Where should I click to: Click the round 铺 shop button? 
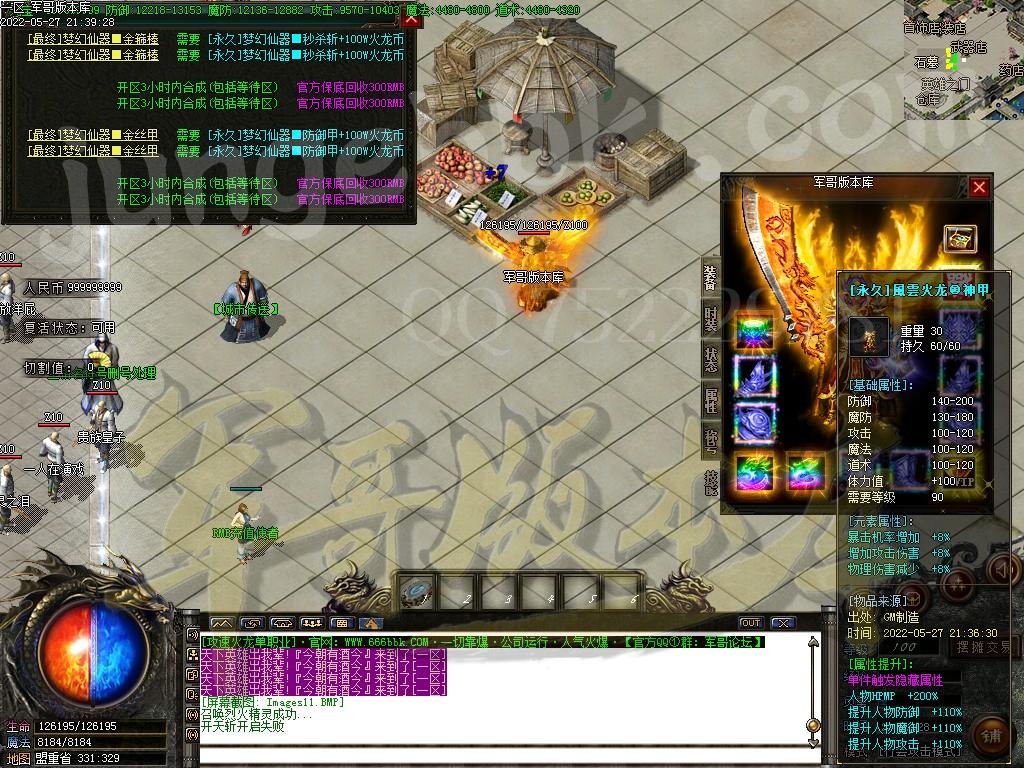pyautogui.click(x=988, y=735)
